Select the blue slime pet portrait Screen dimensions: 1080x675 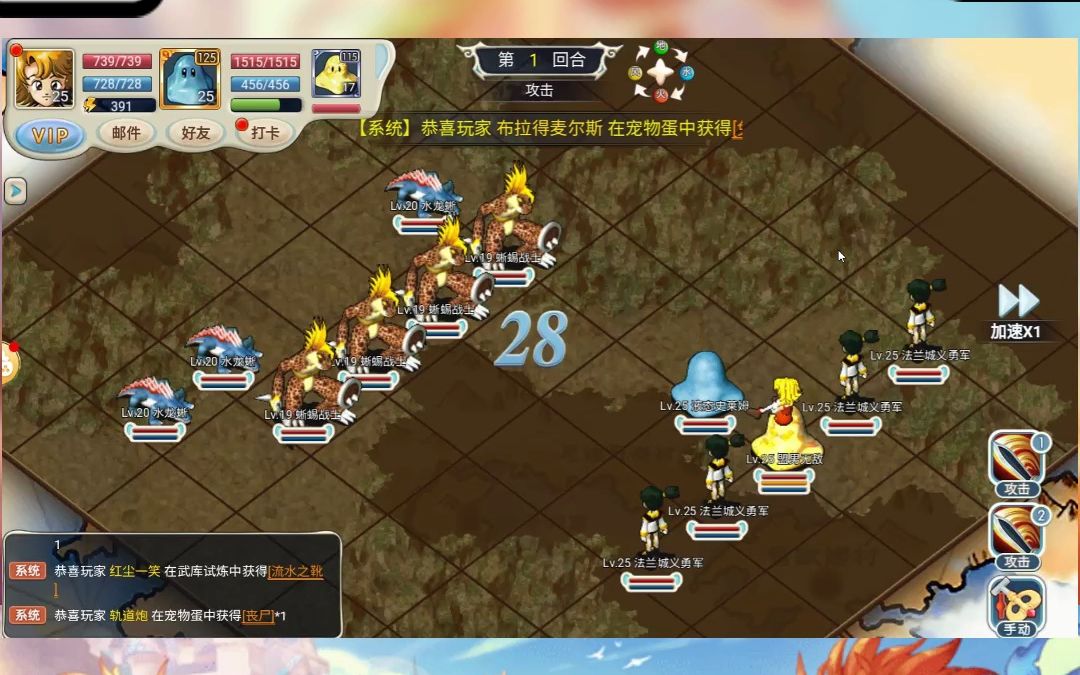click(x=189, y=79)
